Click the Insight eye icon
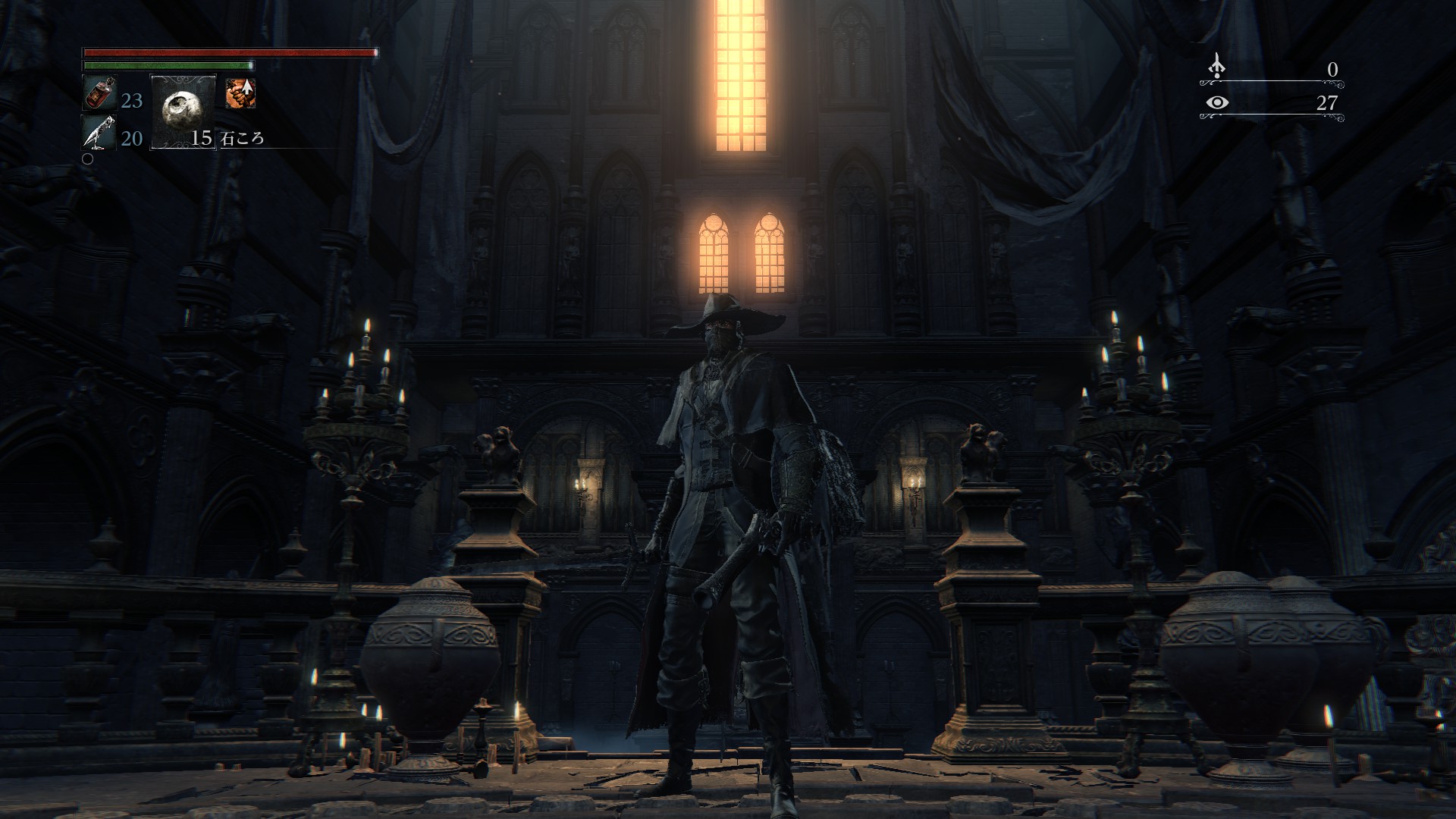This screenshot has height=819, width=1456. tap(1216, 102)
